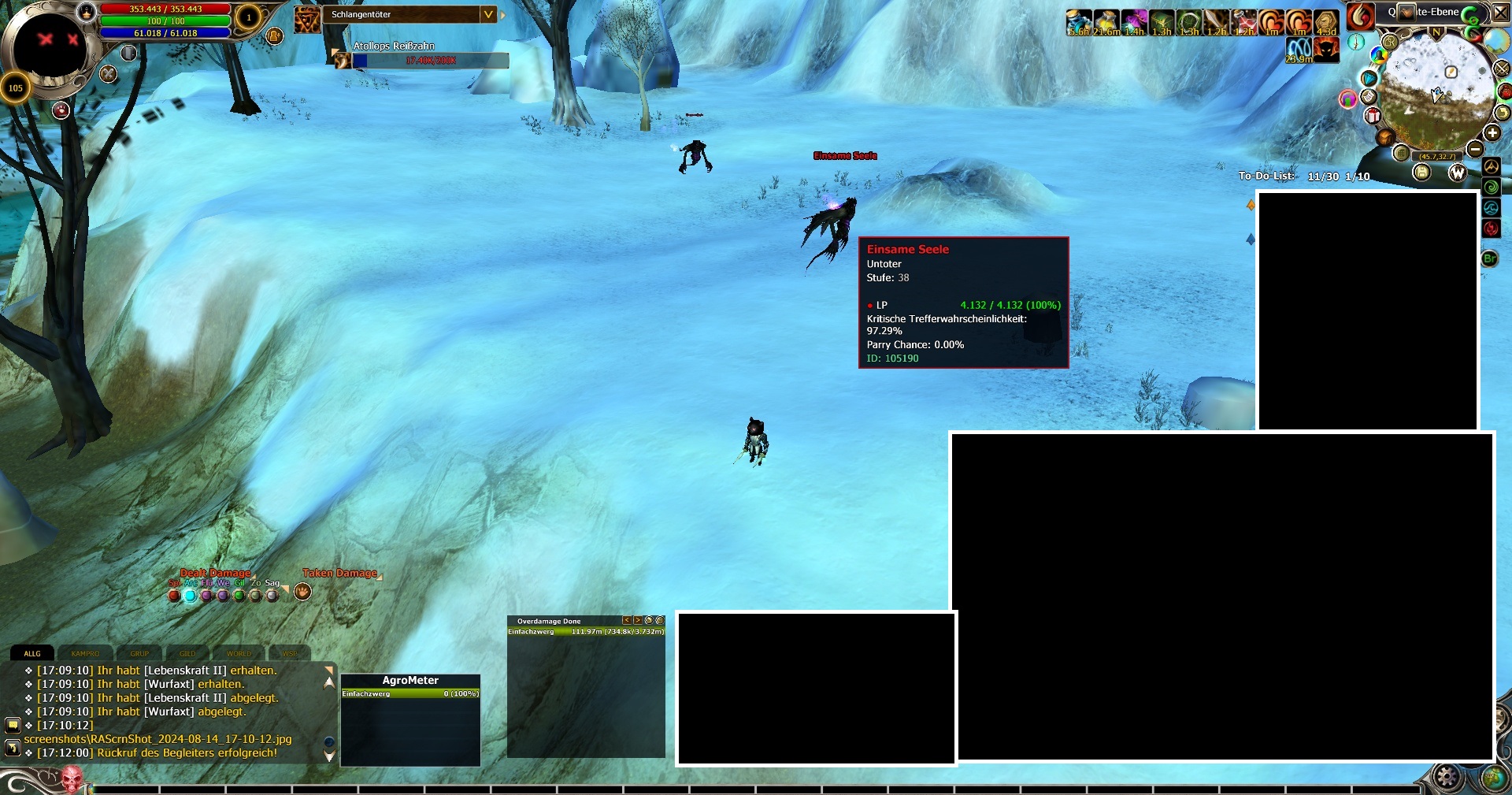Click the red skull main menu button
1512x795 pixels.
tap(72, 780)
